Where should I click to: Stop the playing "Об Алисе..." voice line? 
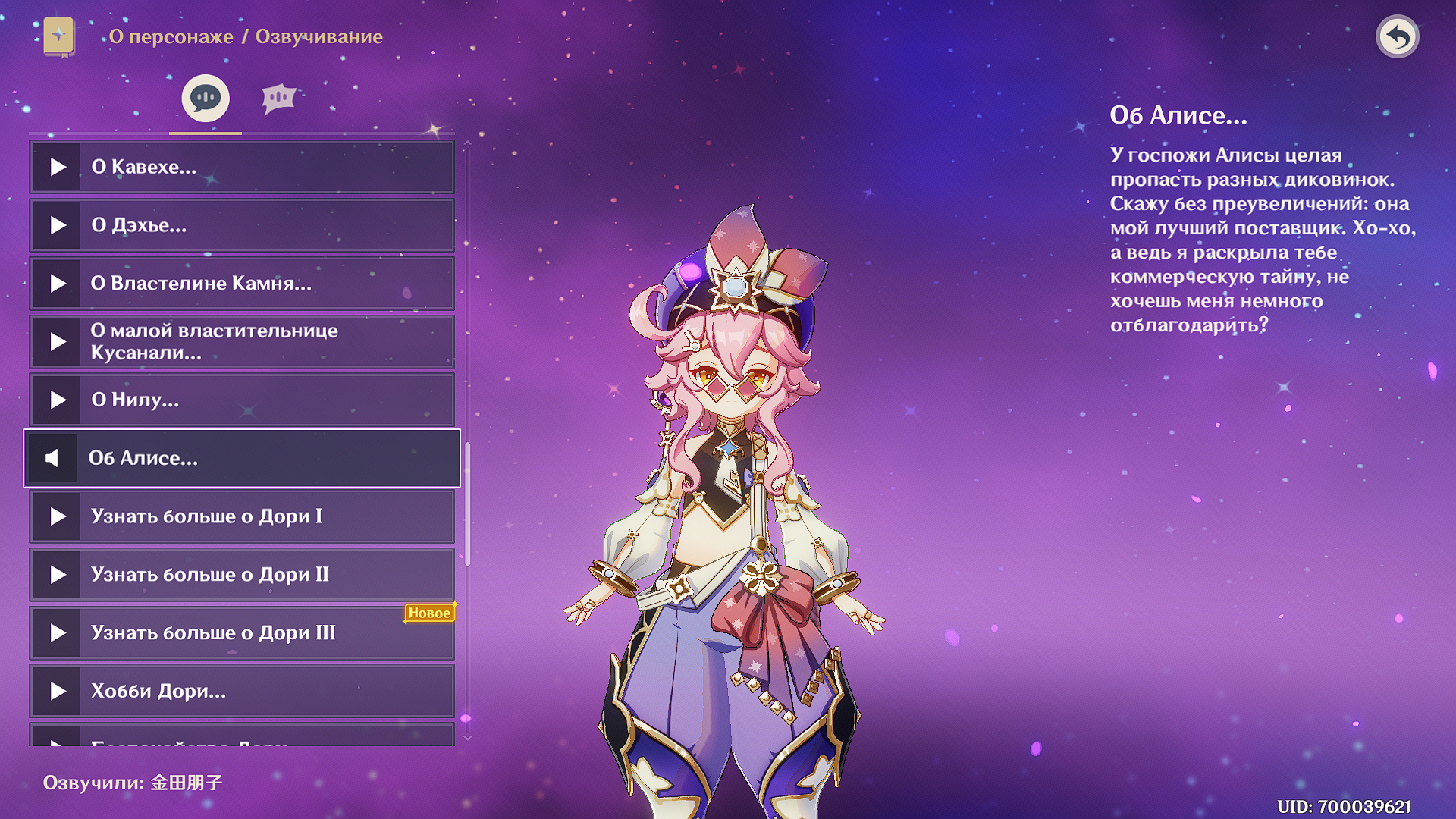[x=52, y=458]
